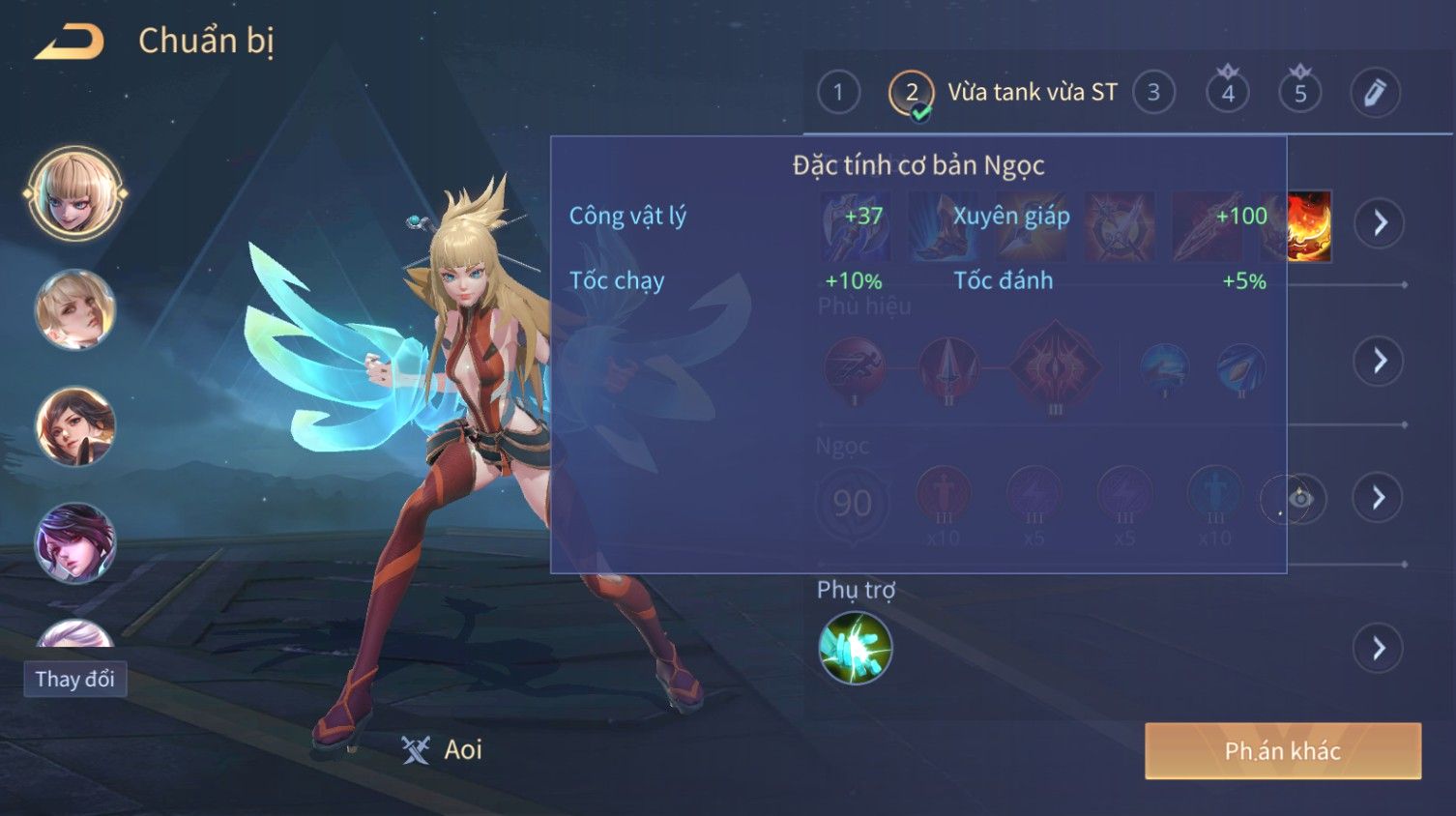The width and height of the screenshot is (1456, 816).
Task: Toggle the Ngọc stats eye icon
Action: point(1300,499)
